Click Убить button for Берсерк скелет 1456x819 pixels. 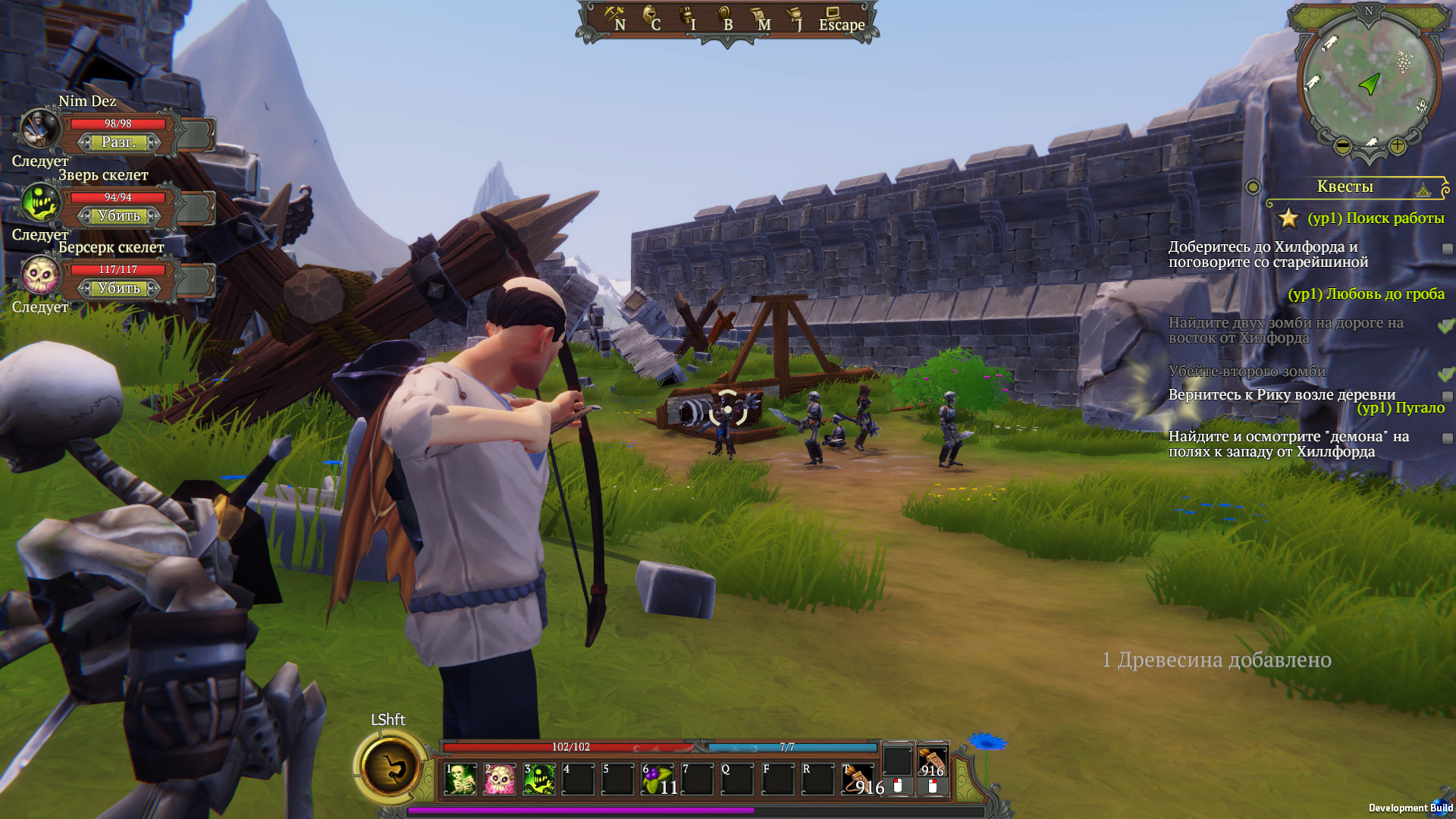click(119, 288)
